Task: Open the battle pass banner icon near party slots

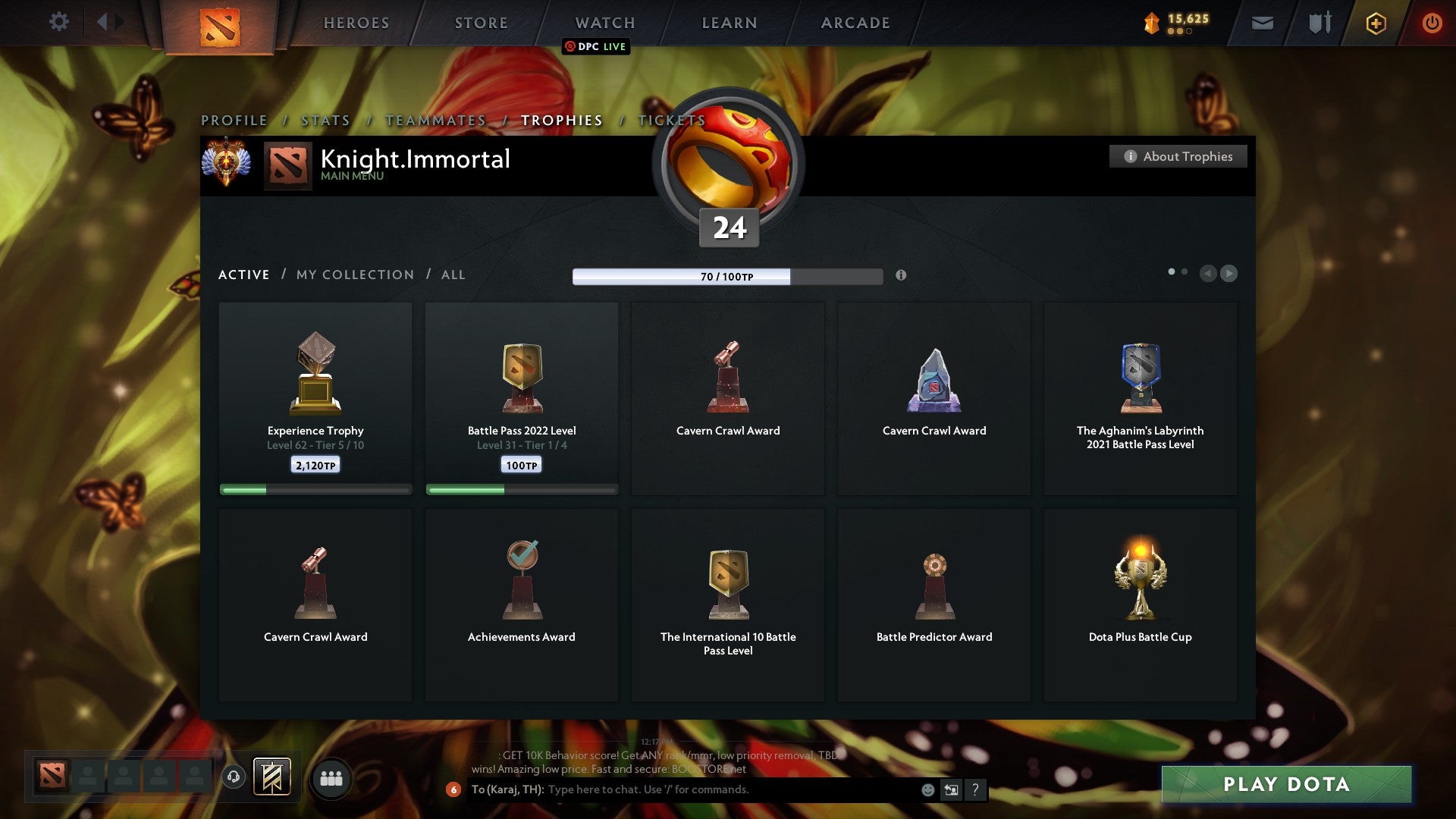Action: [x=271, y=777]
